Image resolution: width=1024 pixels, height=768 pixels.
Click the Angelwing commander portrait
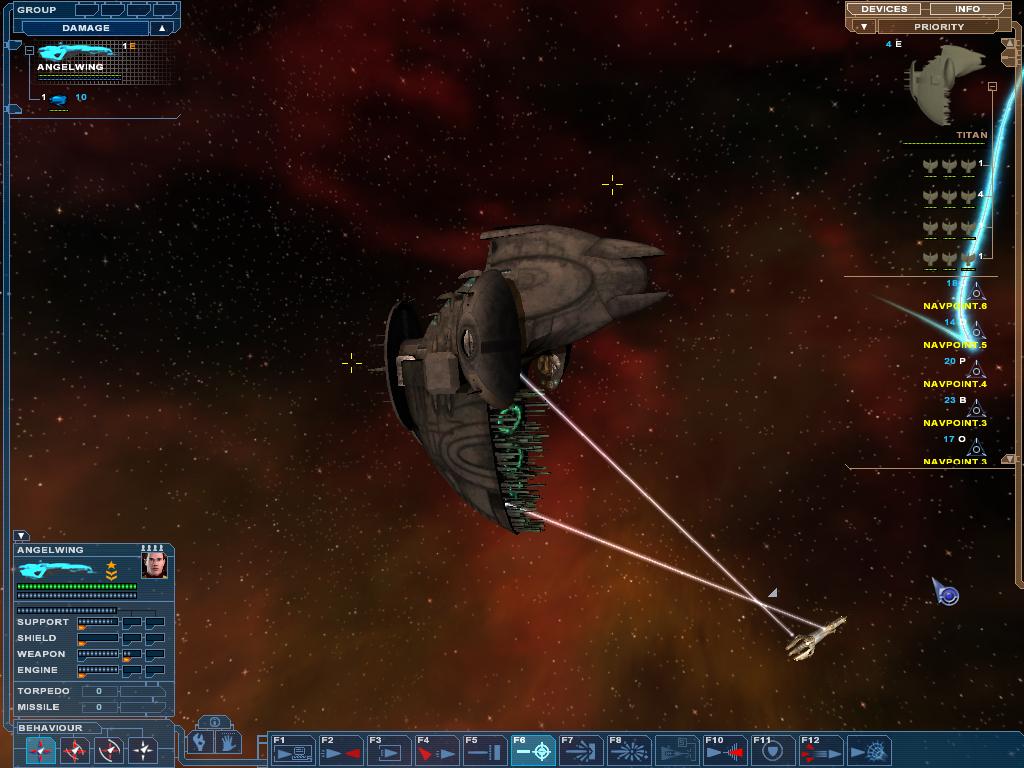[x=154, y=566]
